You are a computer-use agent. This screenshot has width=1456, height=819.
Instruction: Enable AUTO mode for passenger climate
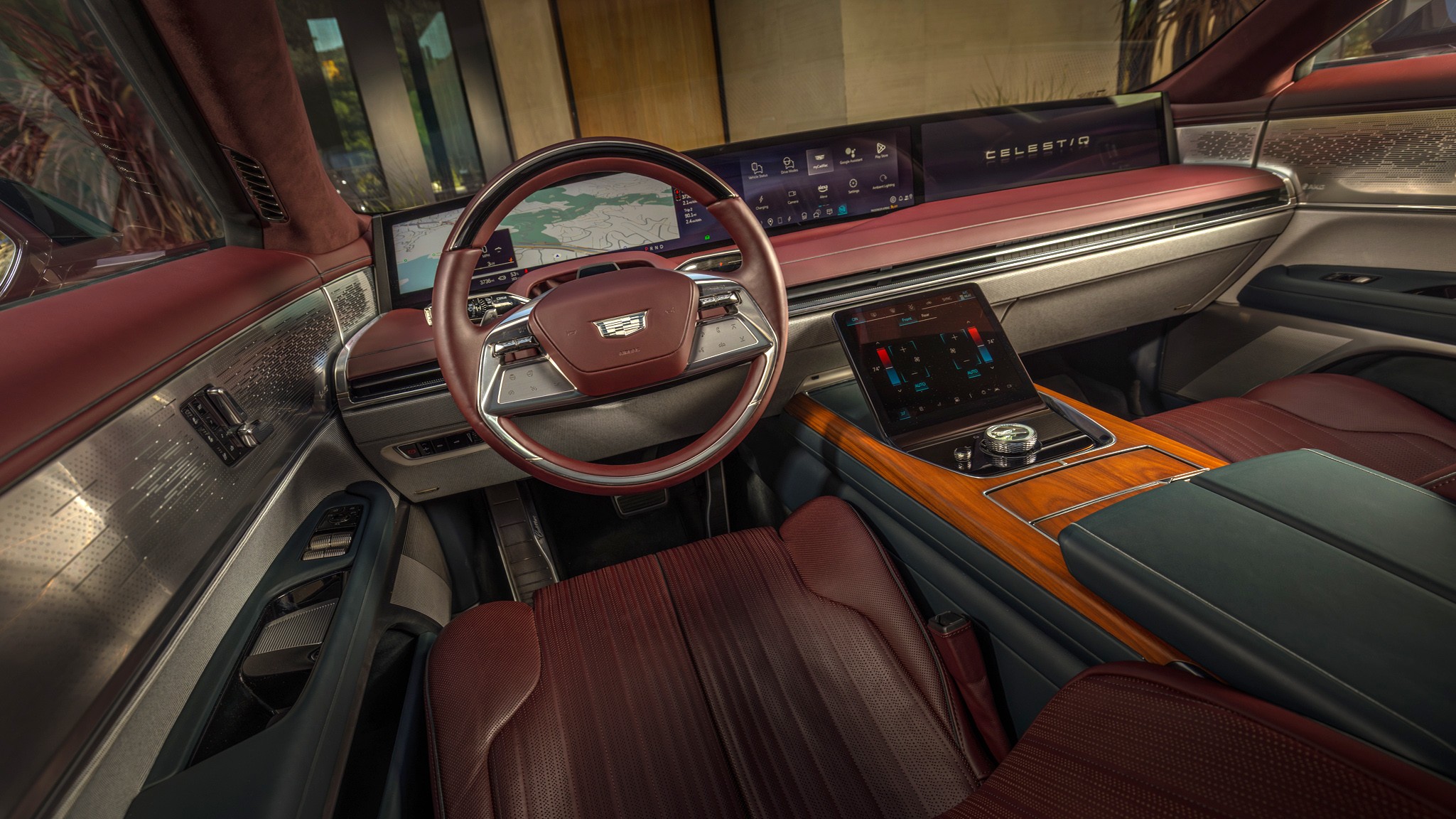974,373
